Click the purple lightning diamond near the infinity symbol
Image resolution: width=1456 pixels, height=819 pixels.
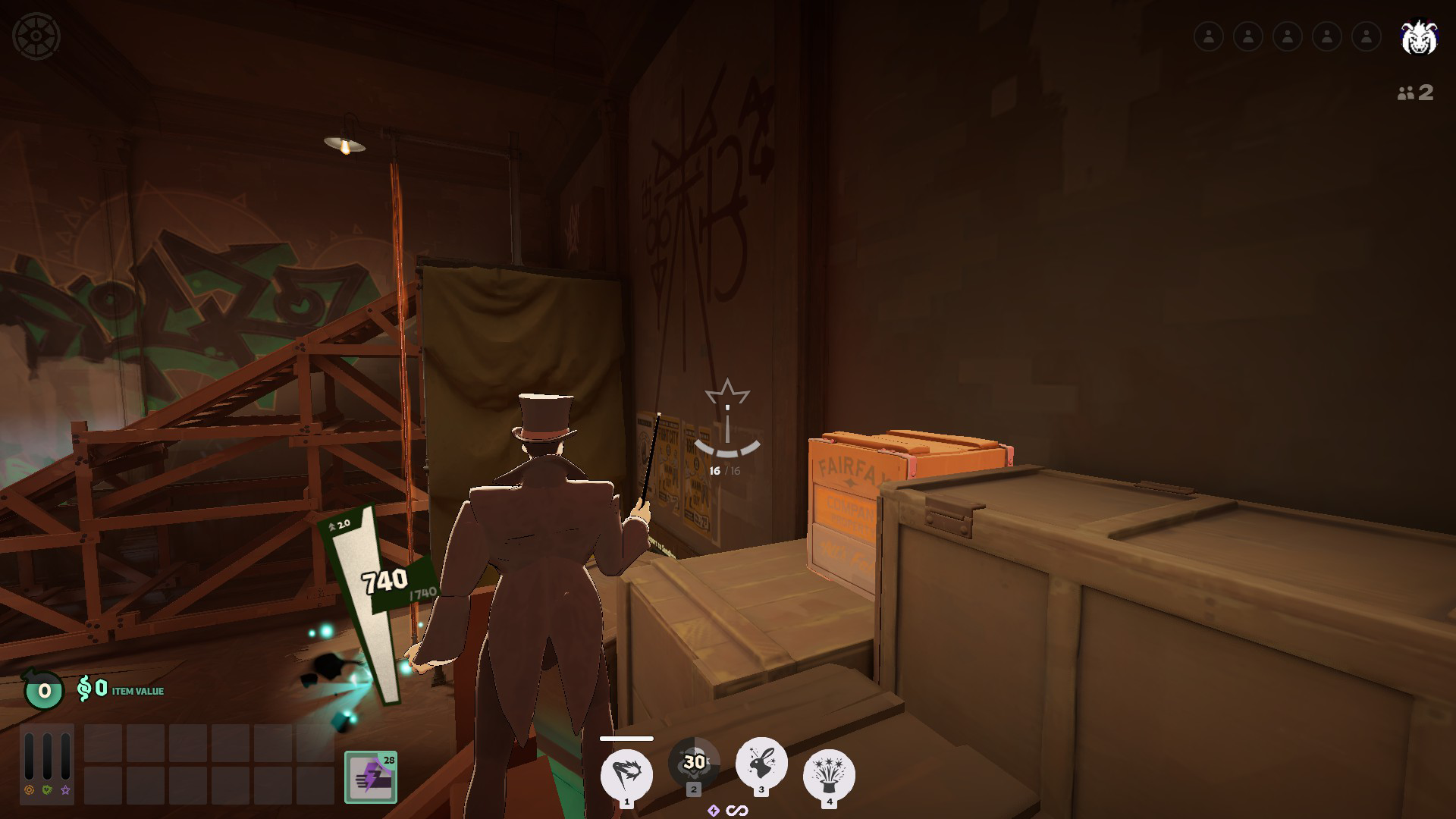[x=714, y=810]
